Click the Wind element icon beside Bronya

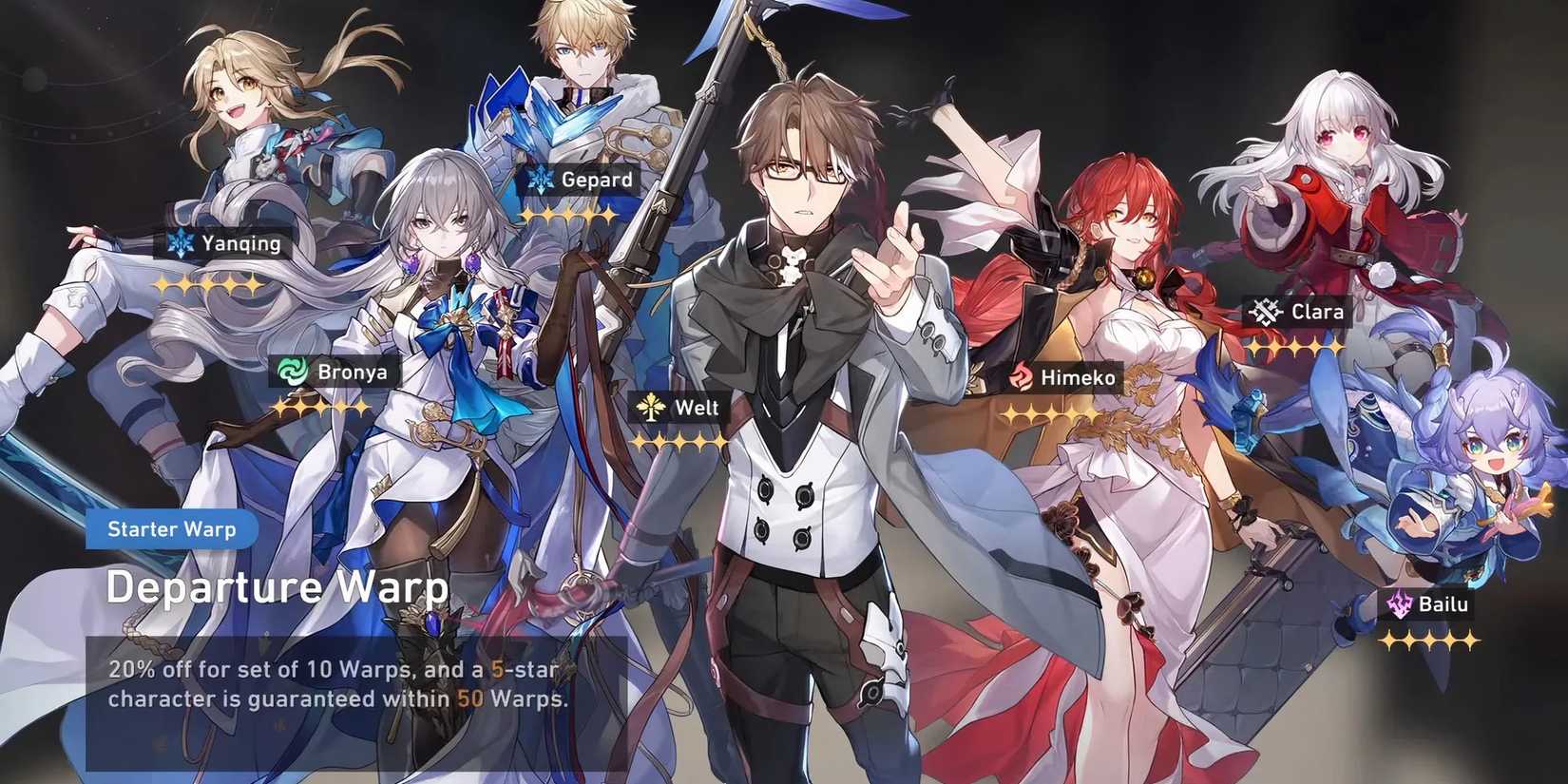tap(293, 372)
